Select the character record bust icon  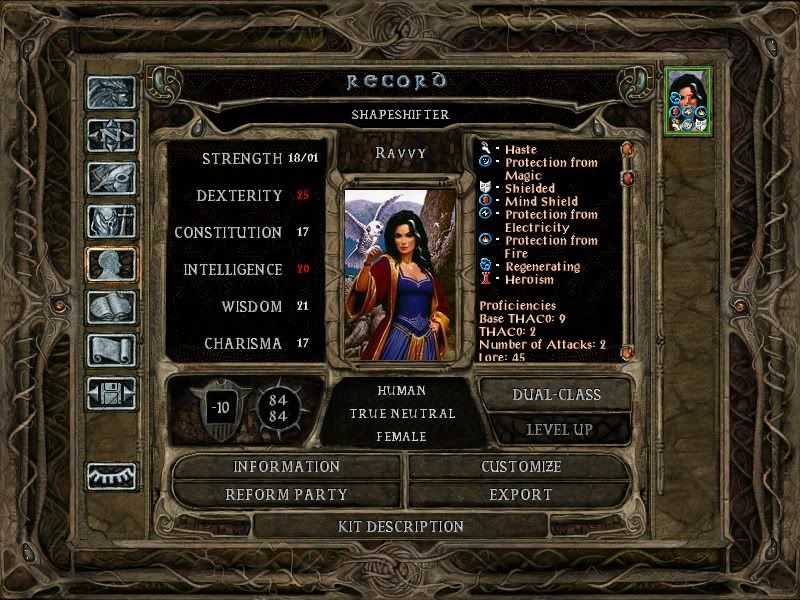(111, 265)
